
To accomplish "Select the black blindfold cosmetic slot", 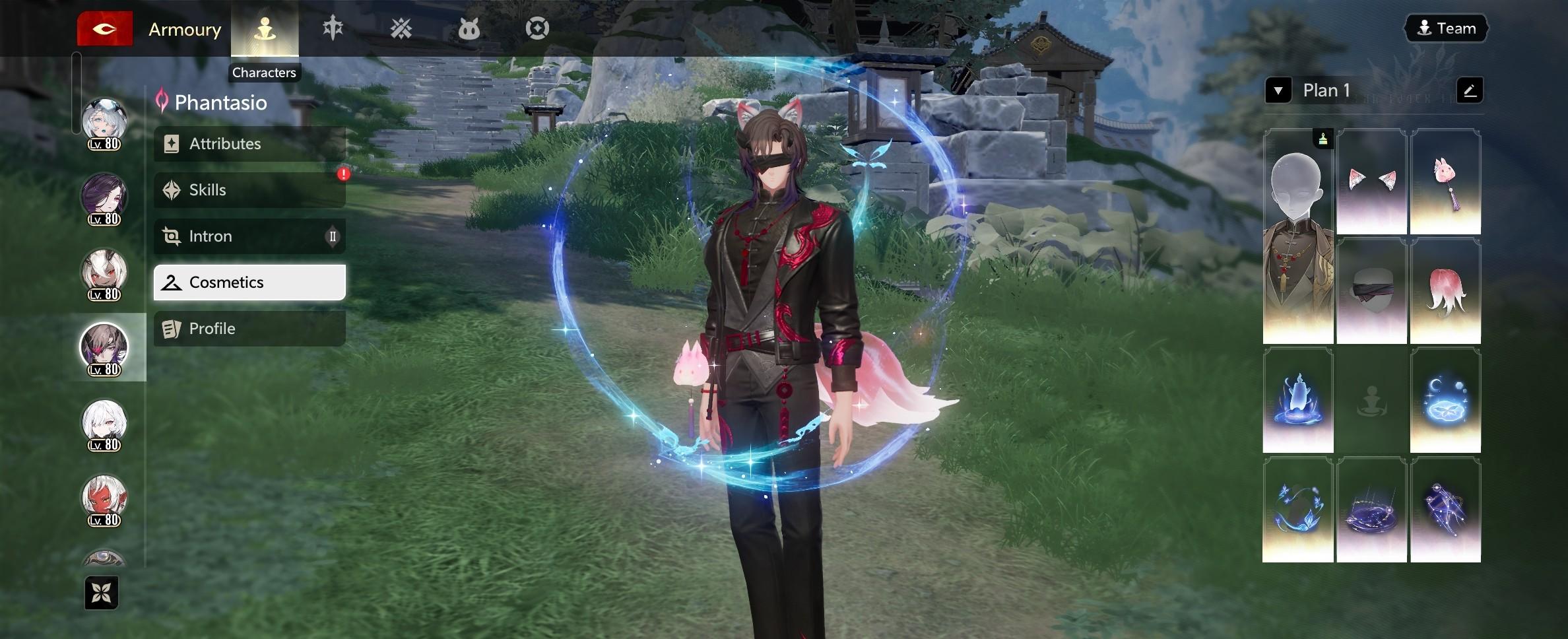I will click(1371, 291).
